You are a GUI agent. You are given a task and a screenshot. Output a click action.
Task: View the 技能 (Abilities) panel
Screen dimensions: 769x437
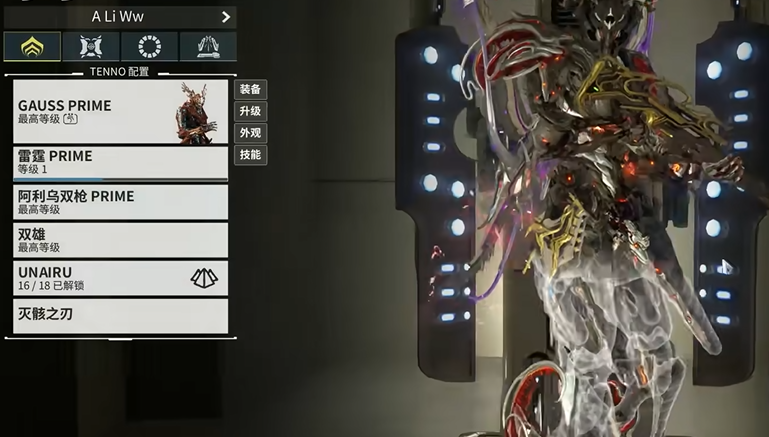250,155
